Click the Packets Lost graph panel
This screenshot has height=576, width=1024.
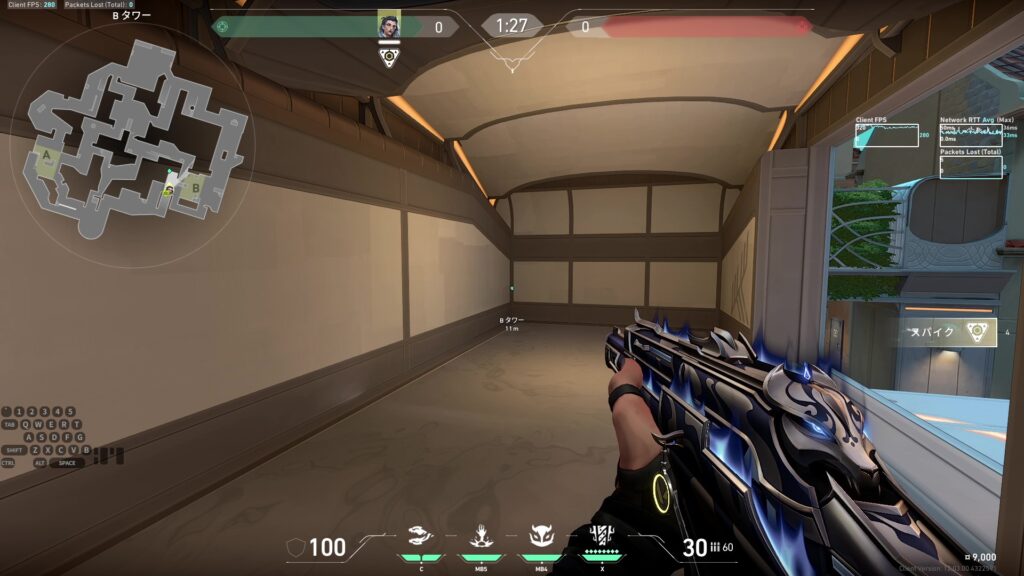click(971, 166)
